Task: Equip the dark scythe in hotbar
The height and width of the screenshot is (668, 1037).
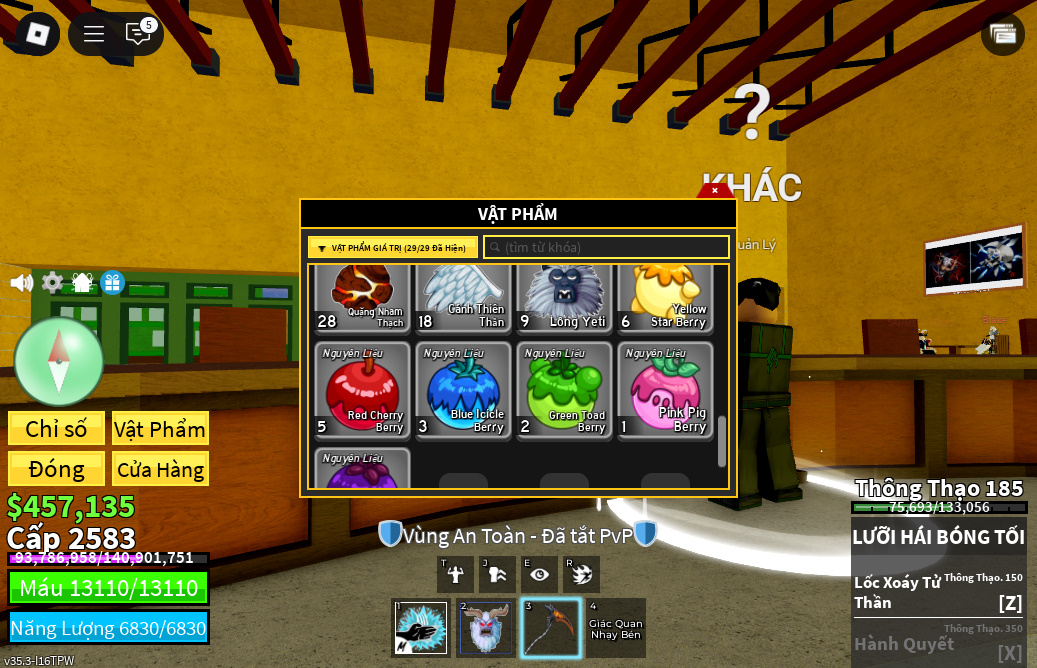Action: tap(551, 628)
